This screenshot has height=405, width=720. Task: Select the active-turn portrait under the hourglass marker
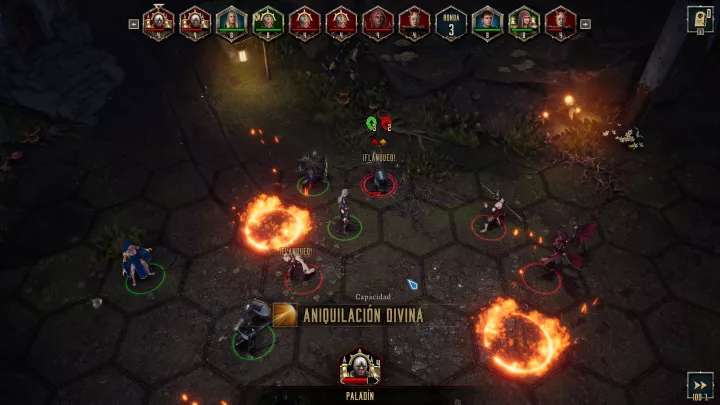click(159, 23)
